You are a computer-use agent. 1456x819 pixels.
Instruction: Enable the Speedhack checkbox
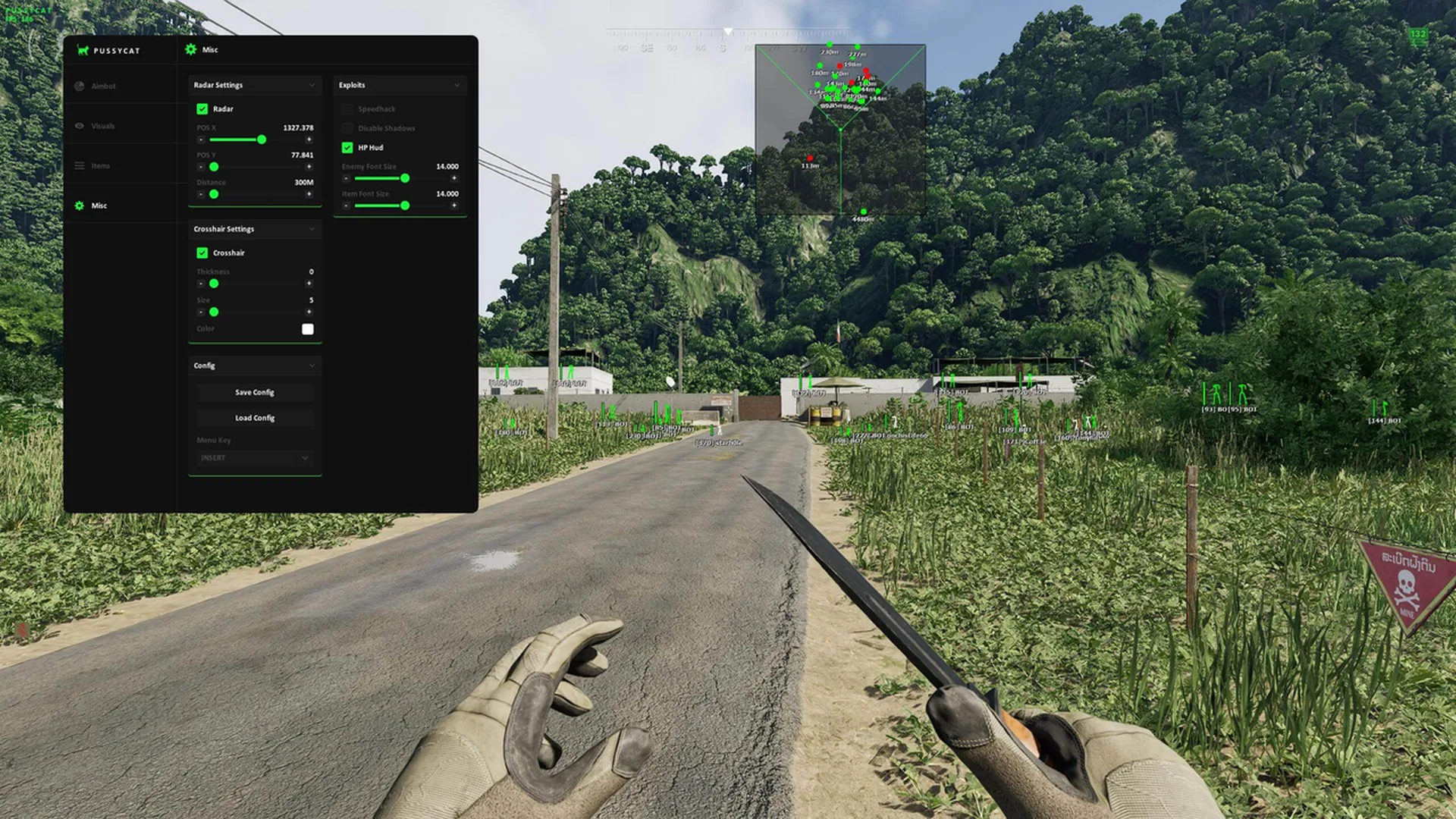[x=347, y=108]
